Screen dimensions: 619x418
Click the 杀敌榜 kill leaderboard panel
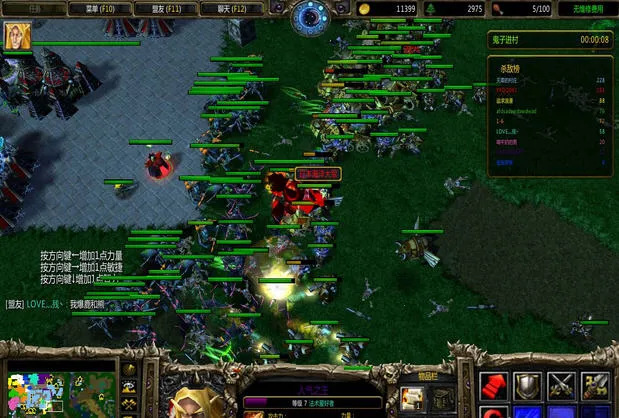551,112
